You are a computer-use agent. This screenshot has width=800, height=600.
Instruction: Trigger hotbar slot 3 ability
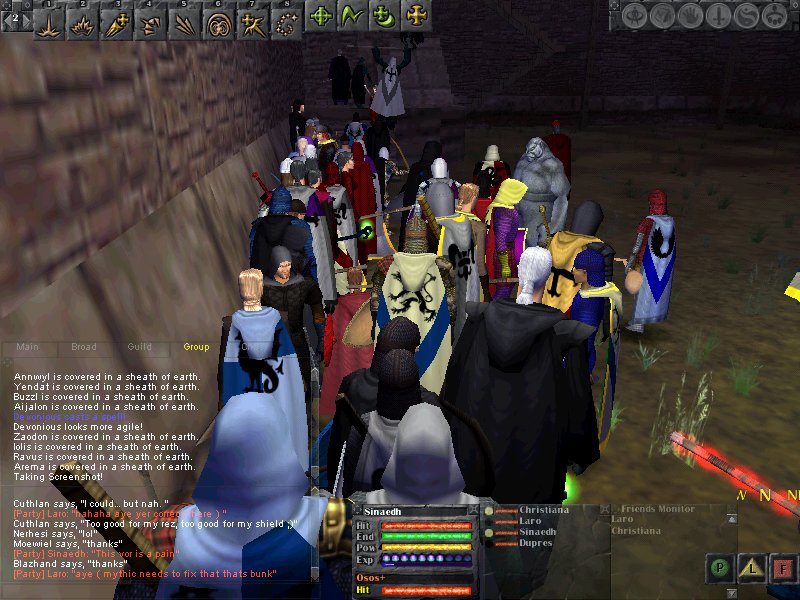click(x=118, y=18)
